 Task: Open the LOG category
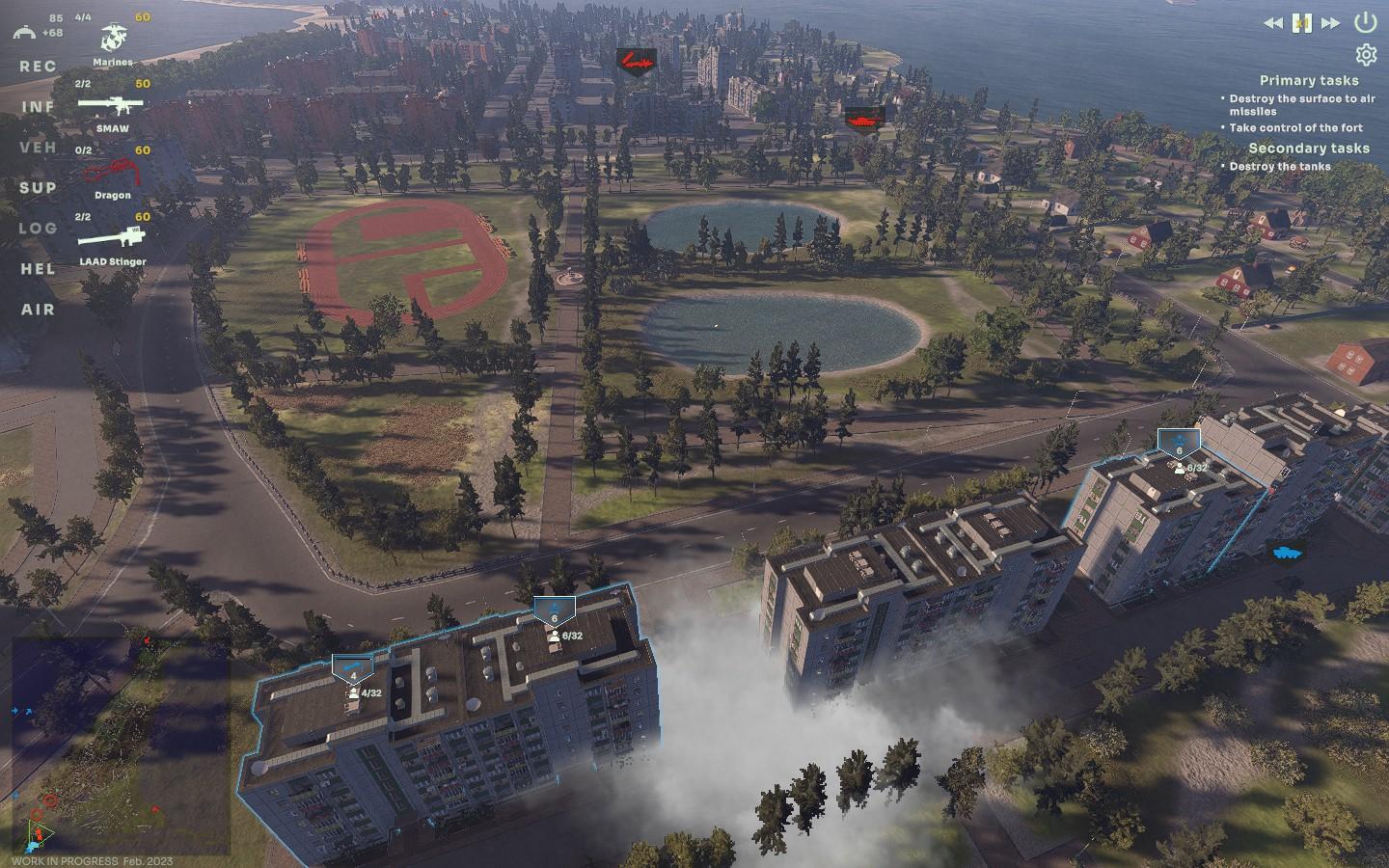click(38, 229)
